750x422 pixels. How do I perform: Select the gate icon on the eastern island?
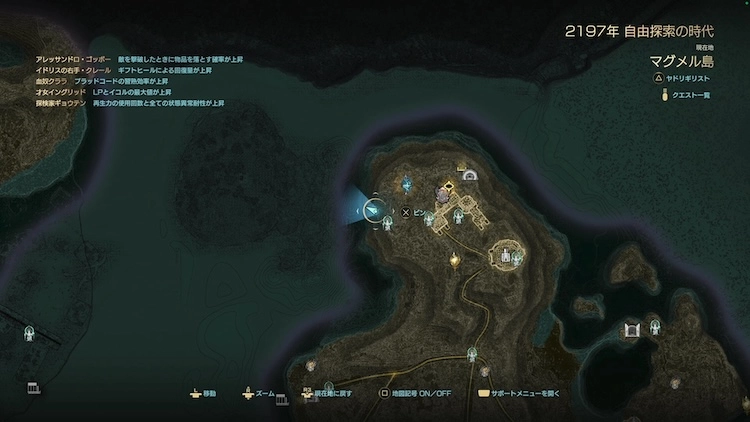(632, 329)
